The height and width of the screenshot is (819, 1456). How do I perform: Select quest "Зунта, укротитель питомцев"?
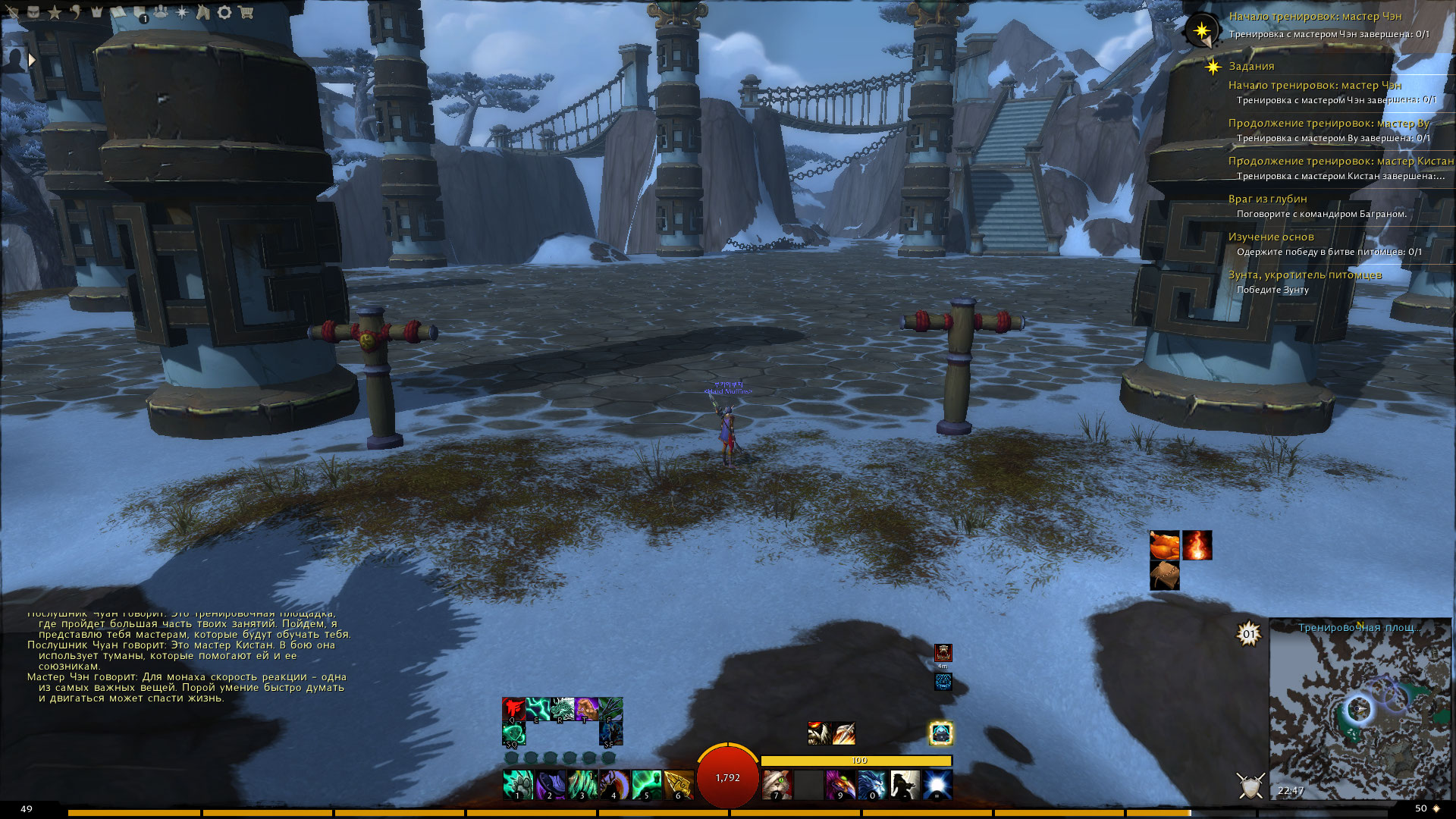1304,275
